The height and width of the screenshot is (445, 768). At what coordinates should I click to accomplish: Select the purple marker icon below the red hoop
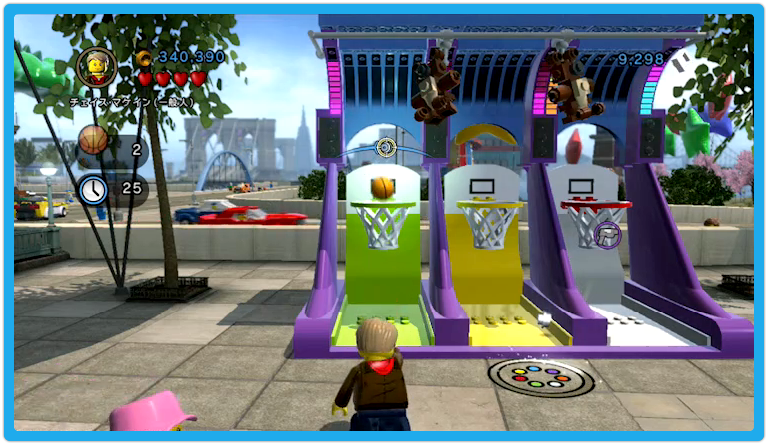pos(606,236)
